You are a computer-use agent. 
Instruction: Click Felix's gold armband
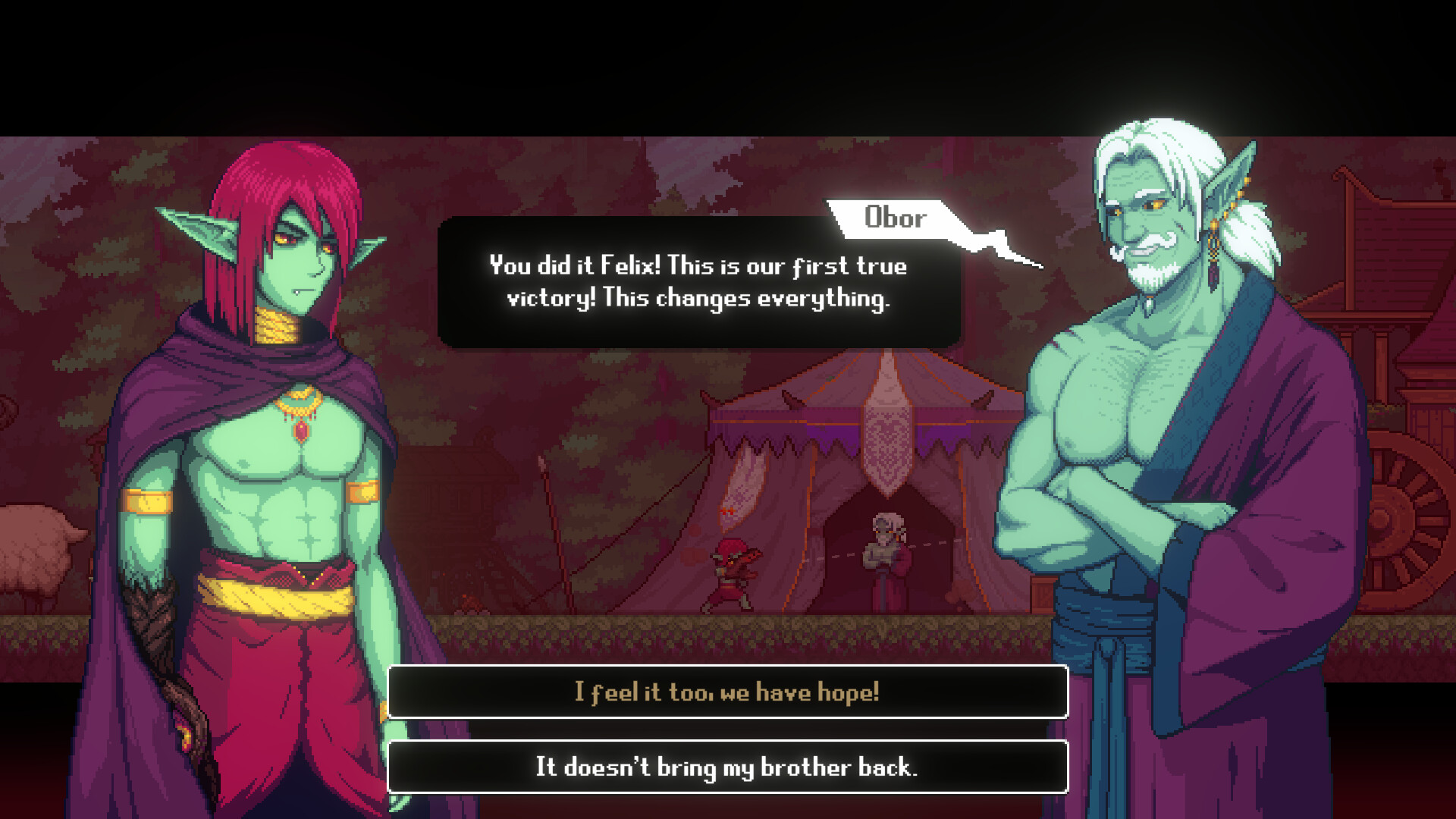click(144, 500)
